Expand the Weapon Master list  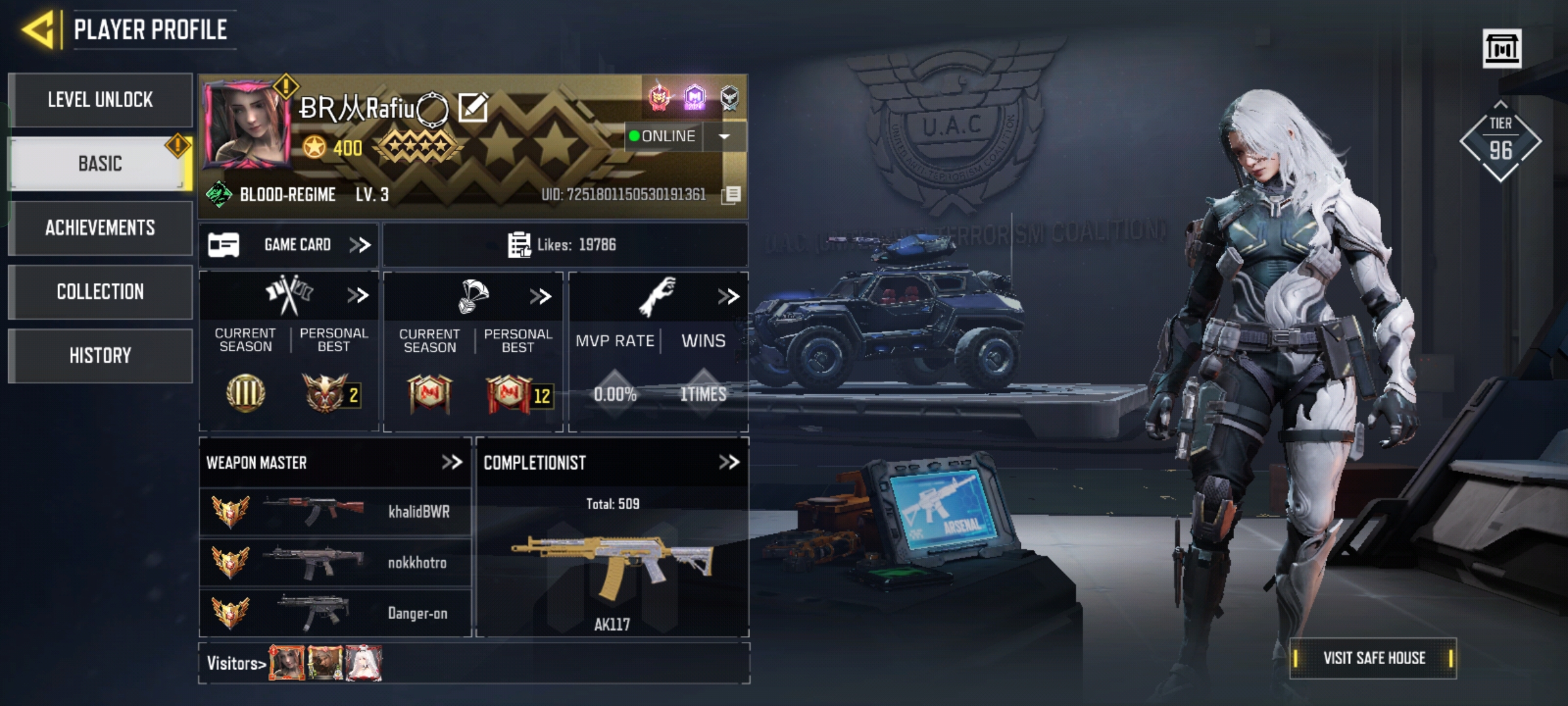tap(451, 463)
